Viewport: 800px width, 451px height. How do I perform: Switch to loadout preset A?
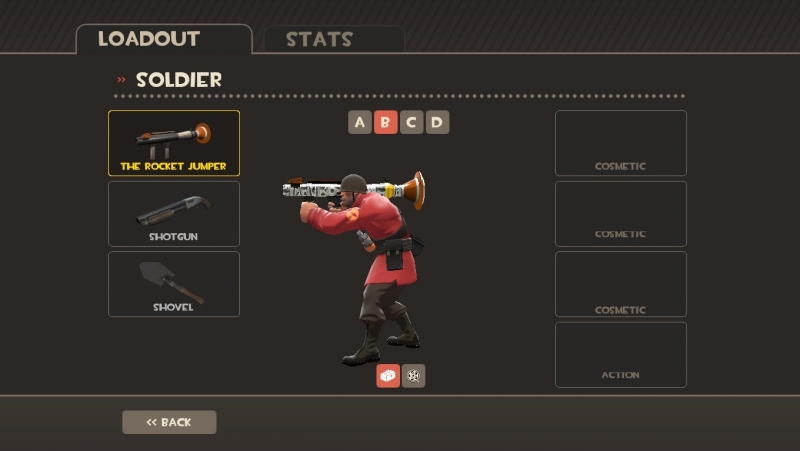(x=360, y=123)
